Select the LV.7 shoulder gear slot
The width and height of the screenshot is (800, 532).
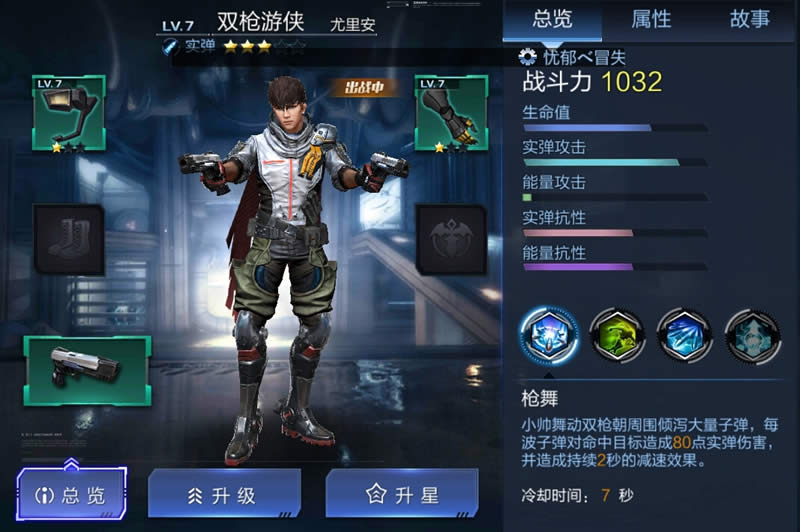[69, 113]
